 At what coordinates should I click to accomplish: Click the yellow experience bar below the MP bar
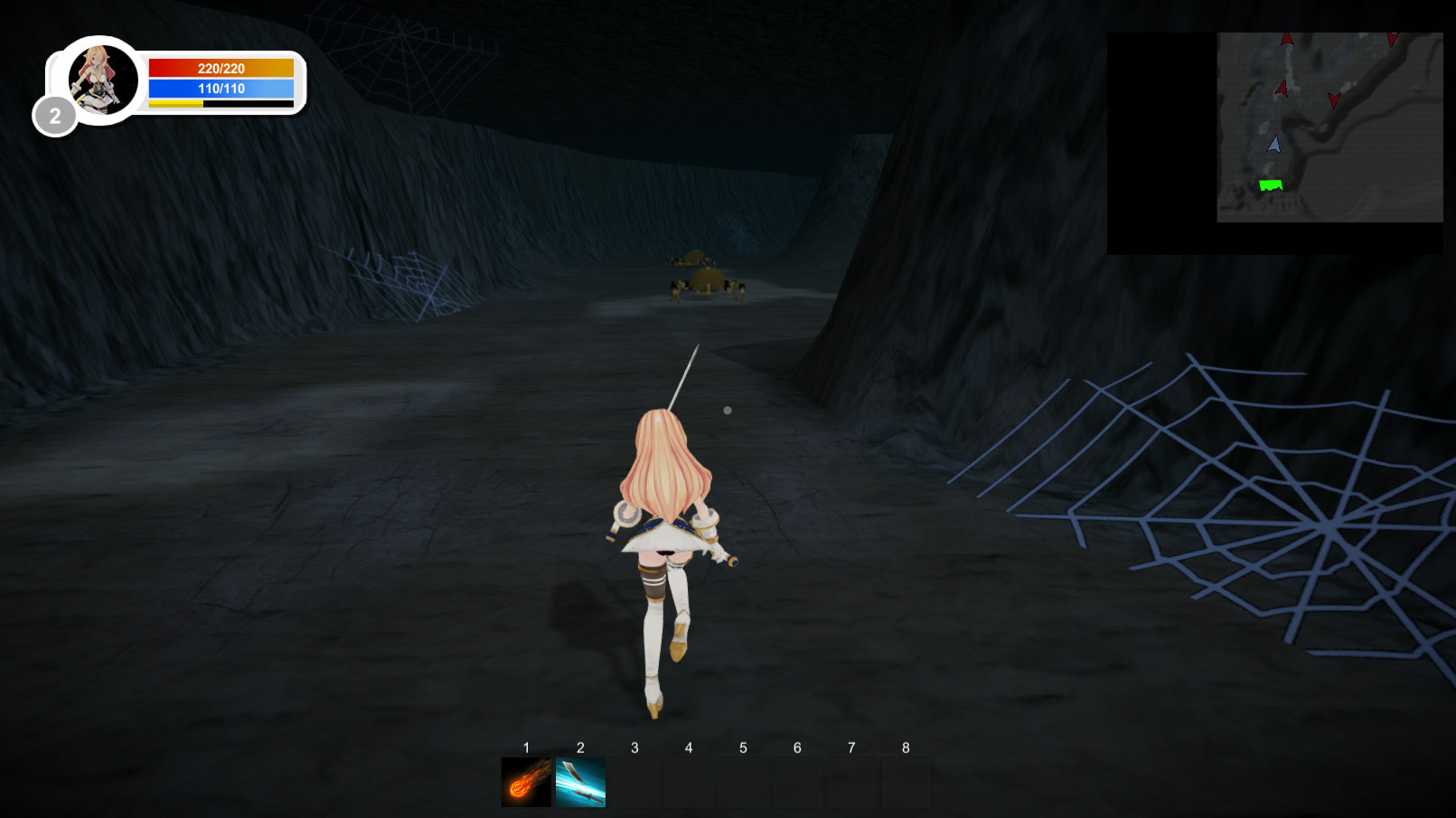point(174,105)
